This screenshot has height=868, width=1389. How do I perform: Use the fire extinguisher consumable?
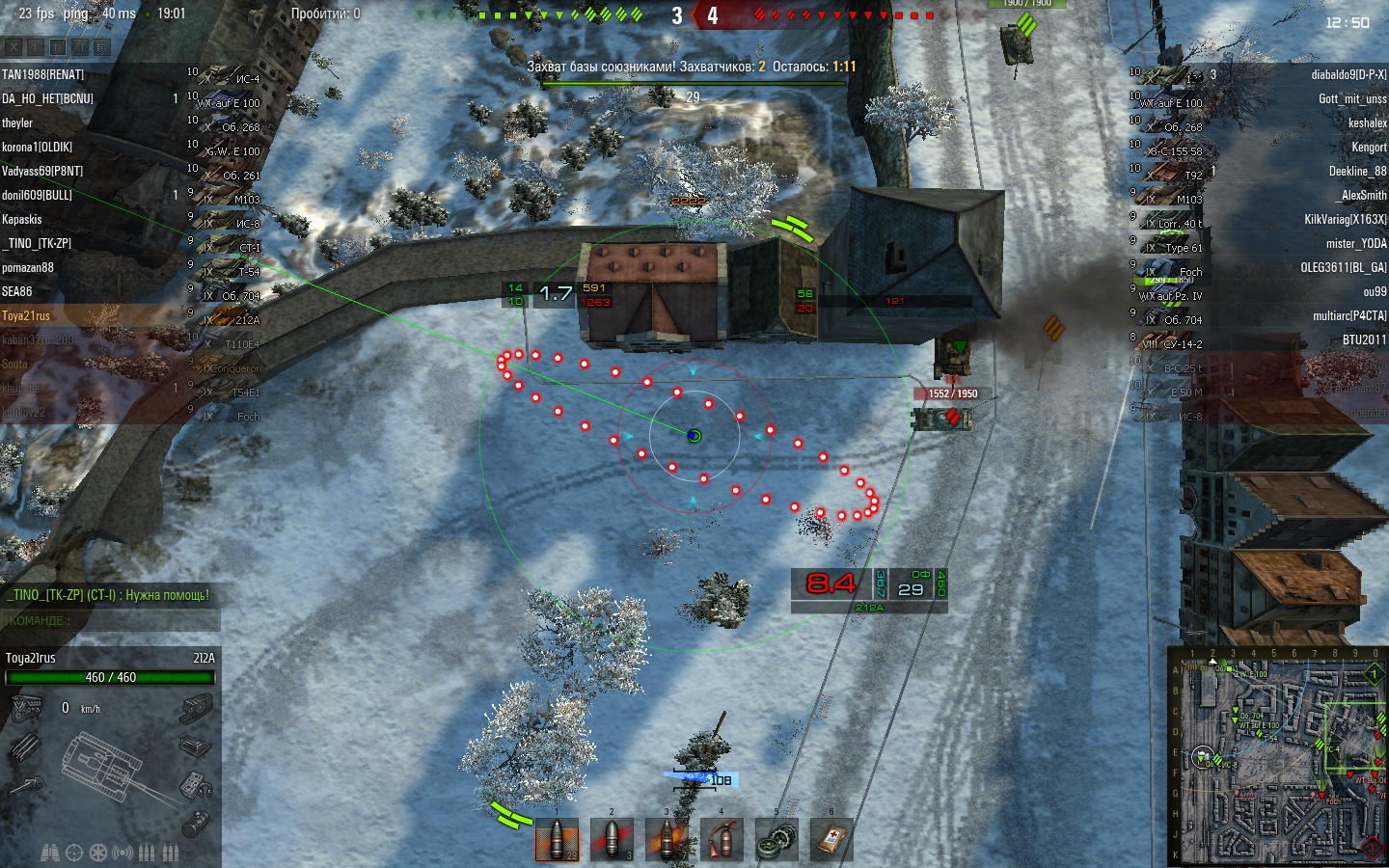click(722, 840)
